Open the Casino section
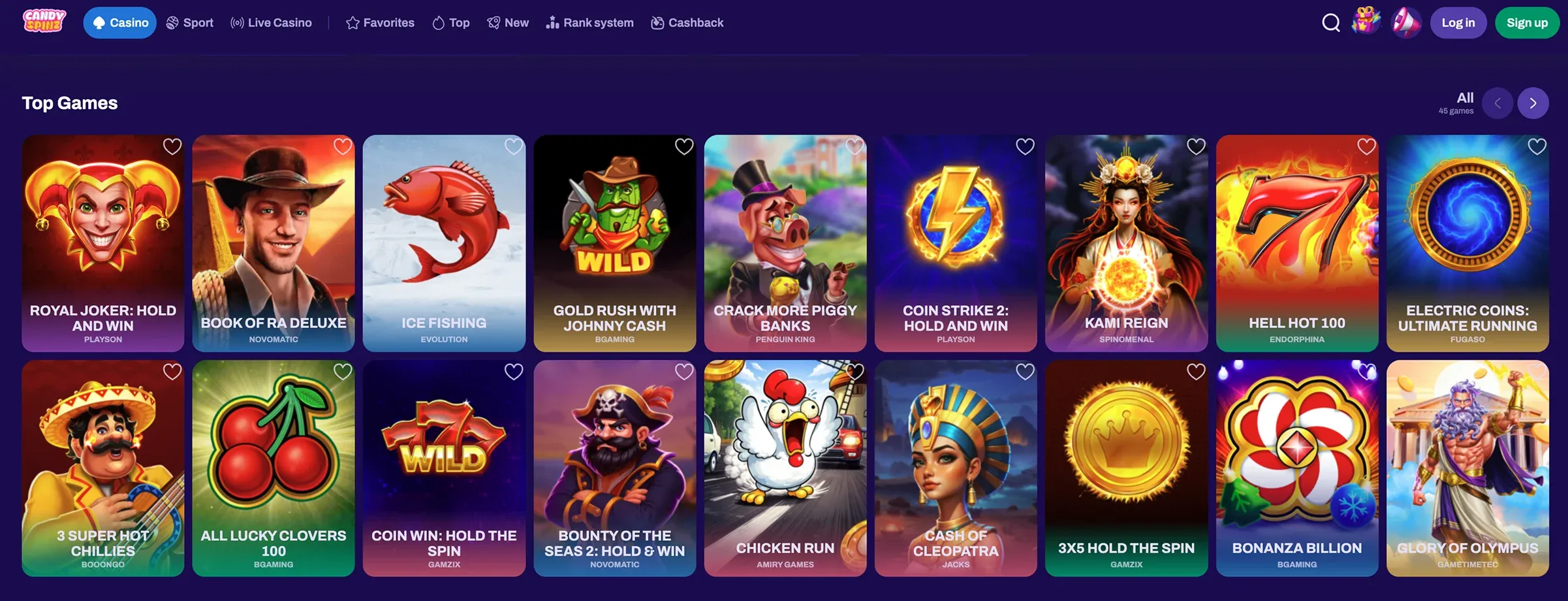This screenshot has width=1568, height=601. (120, 23)
